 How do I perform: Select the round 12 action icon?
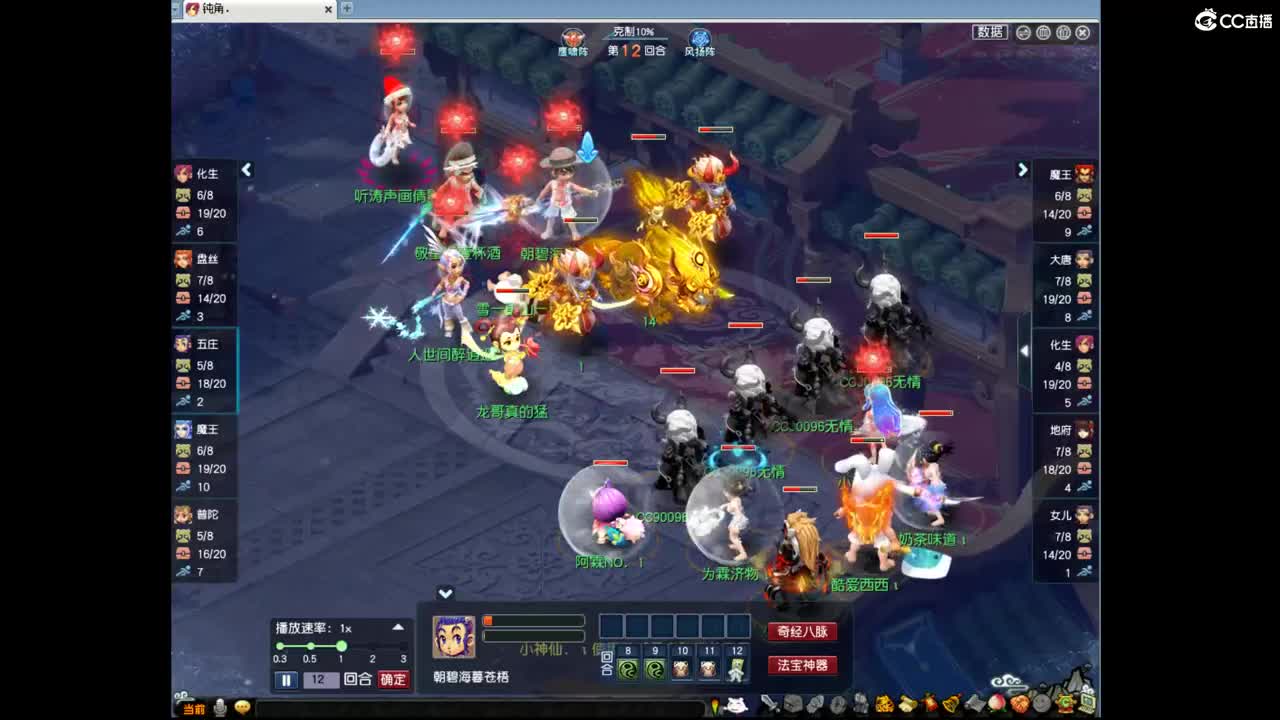pos(734,668)
